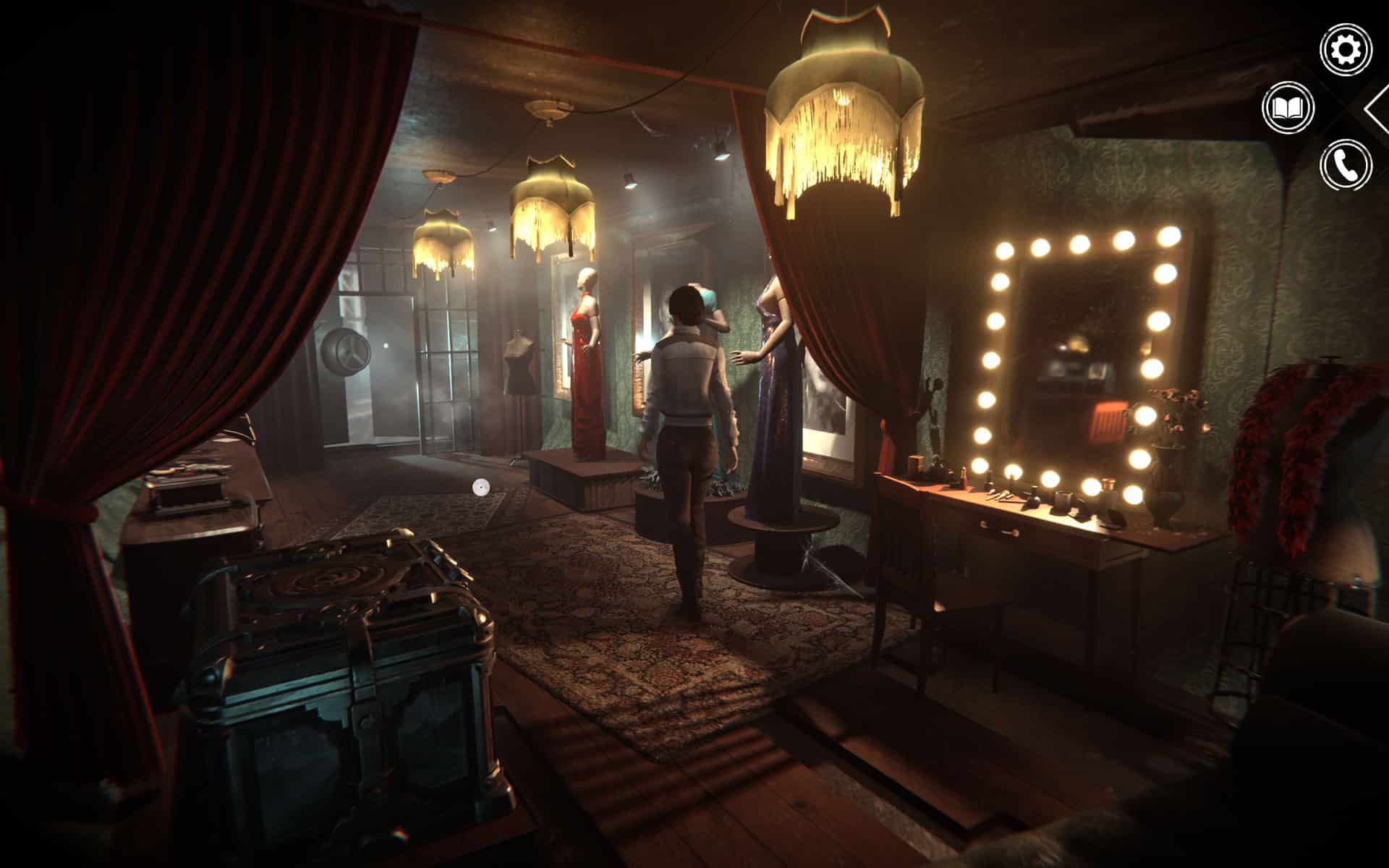Open the settings gear menu
The width and height of the screenshot is (1389, 868).
(1346, 50)
